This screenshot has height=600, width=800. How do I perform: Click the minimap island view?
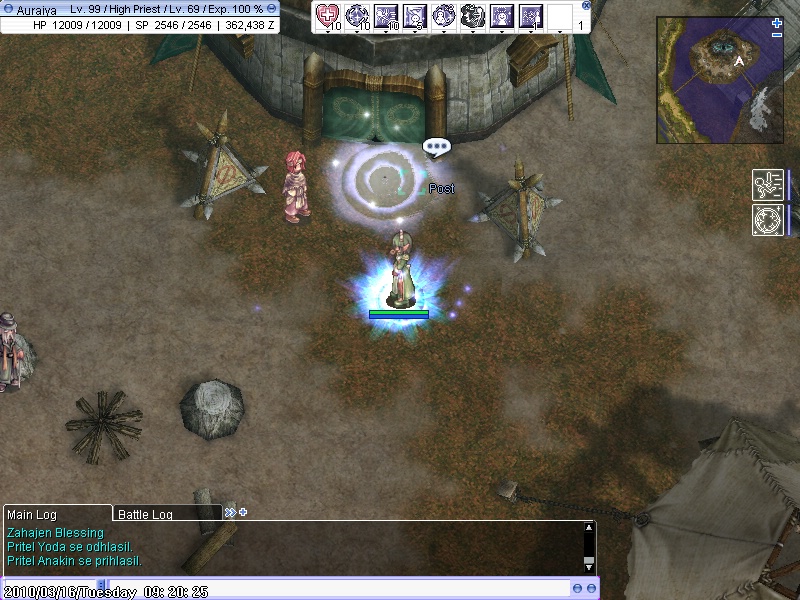point(720,80)
